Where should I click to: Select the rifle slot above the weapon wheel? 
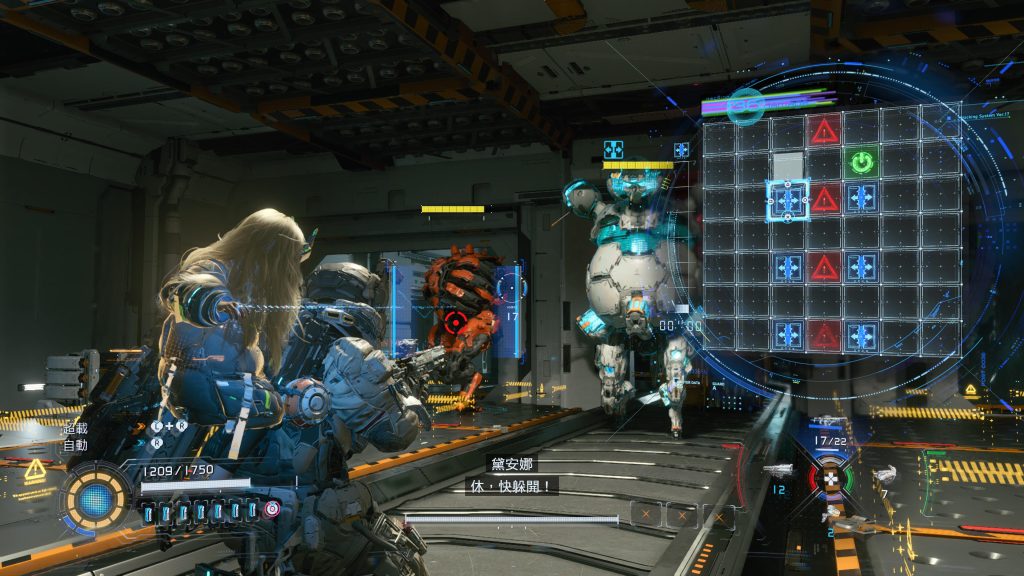(829, 423)
